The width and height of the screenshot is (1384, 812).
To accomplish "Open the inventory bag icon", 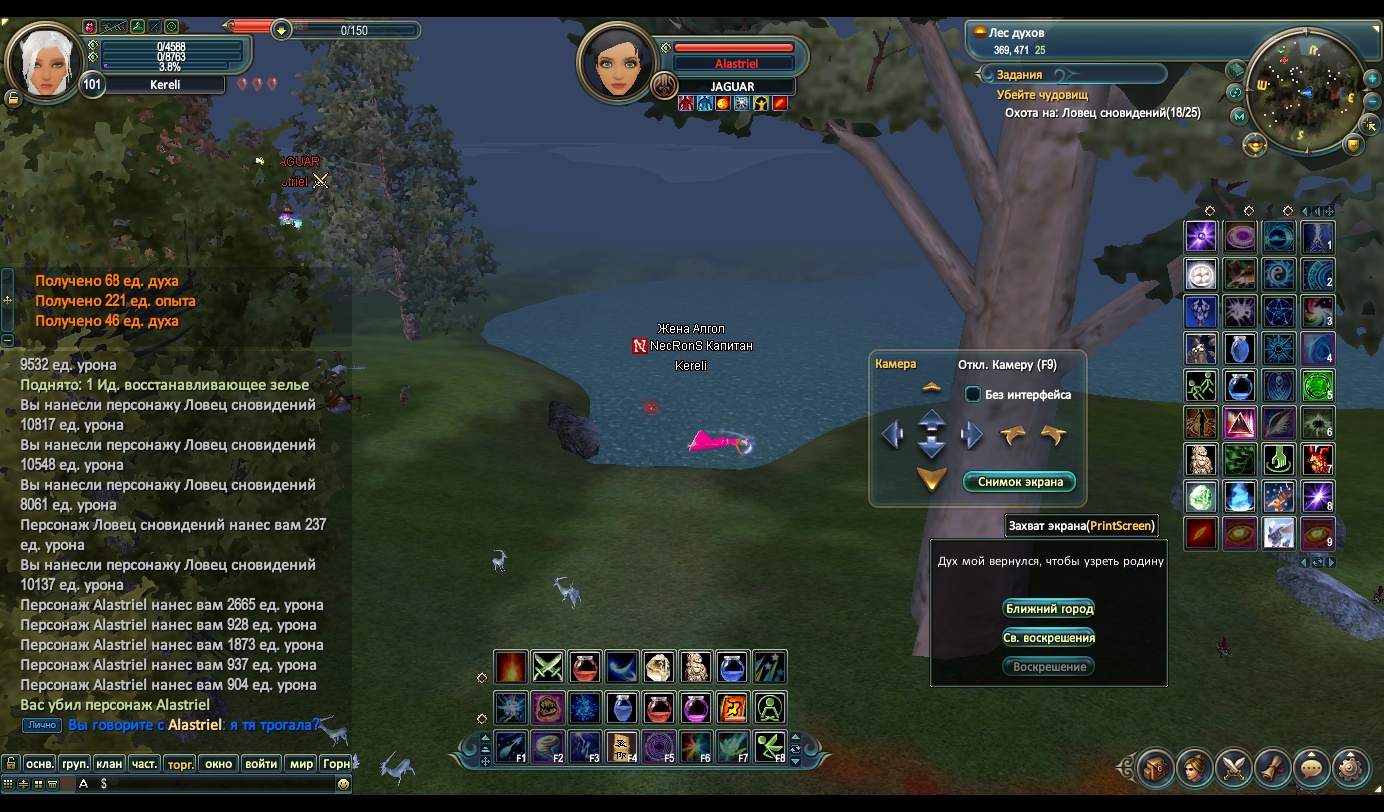I will coord(1155,768).
